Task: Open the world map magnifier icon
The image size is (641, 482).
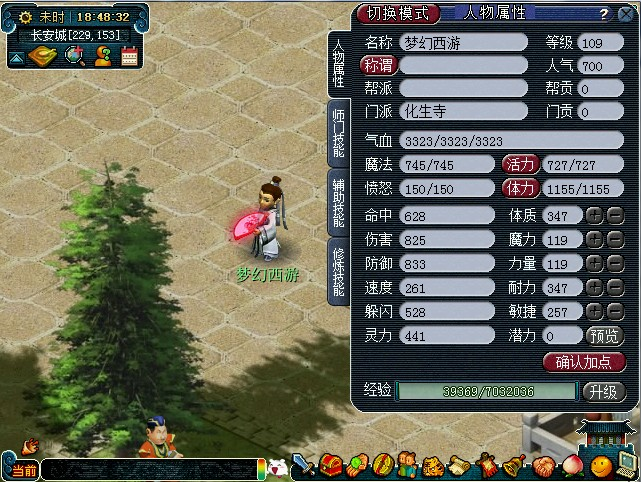Action: (x=74, y=56)
